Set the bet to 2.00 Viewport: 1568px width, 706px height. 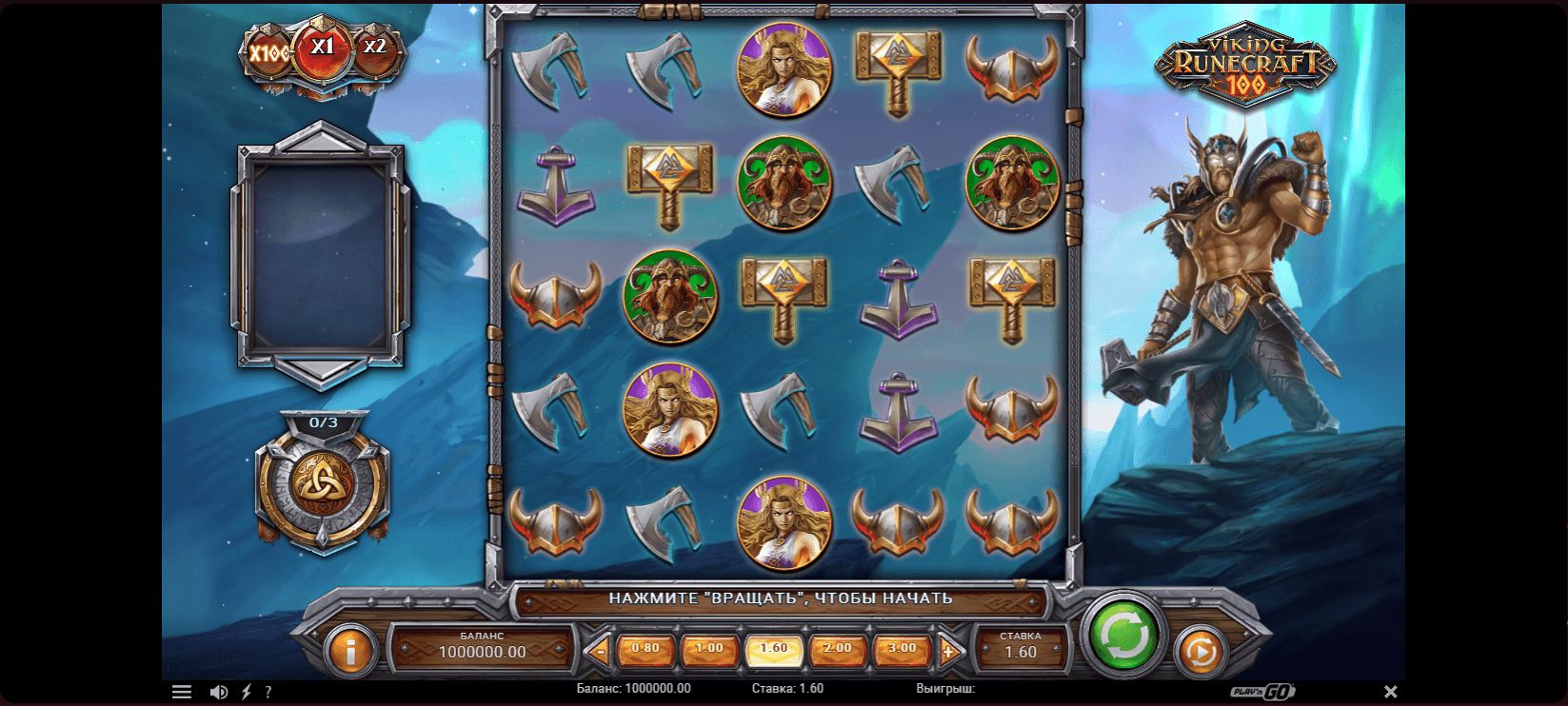(838, 650)
